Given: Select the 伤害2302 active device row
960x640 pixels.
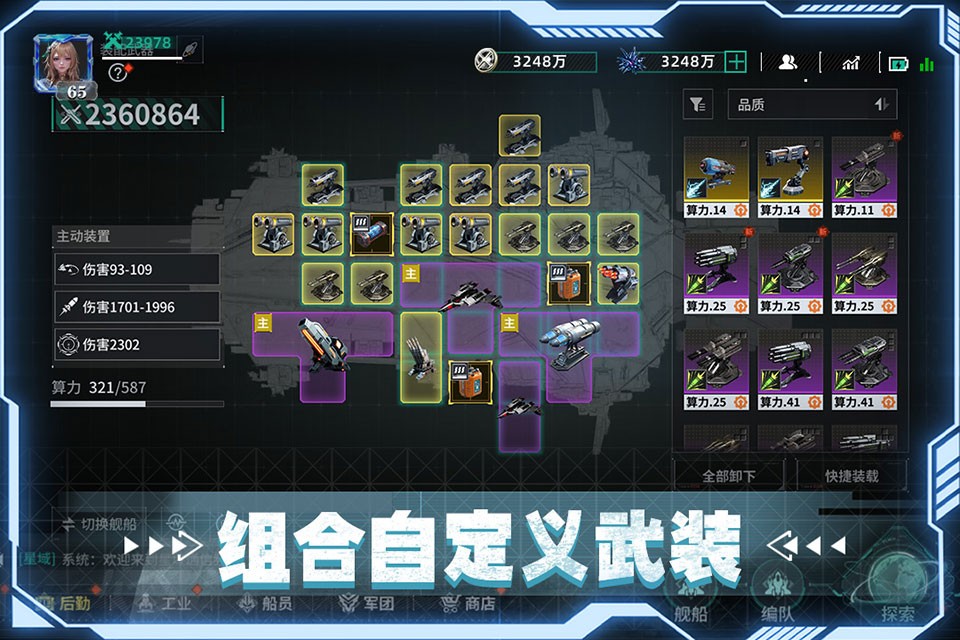Looking at the screenshot, I should [137, 345].
